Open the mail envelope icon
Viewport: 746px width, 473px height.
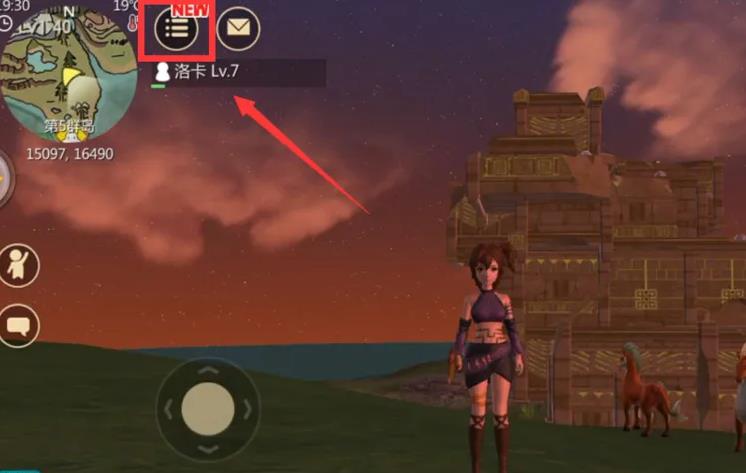[238, 28]
